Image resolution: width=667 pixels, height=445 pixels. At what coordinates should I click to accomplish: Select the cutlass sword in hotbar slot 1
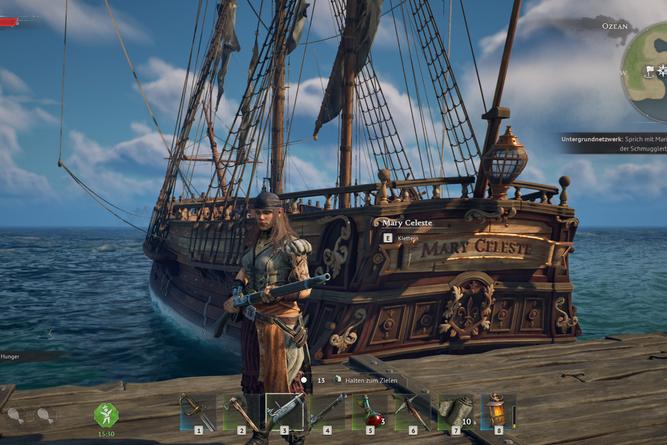(x=195, y=412)
